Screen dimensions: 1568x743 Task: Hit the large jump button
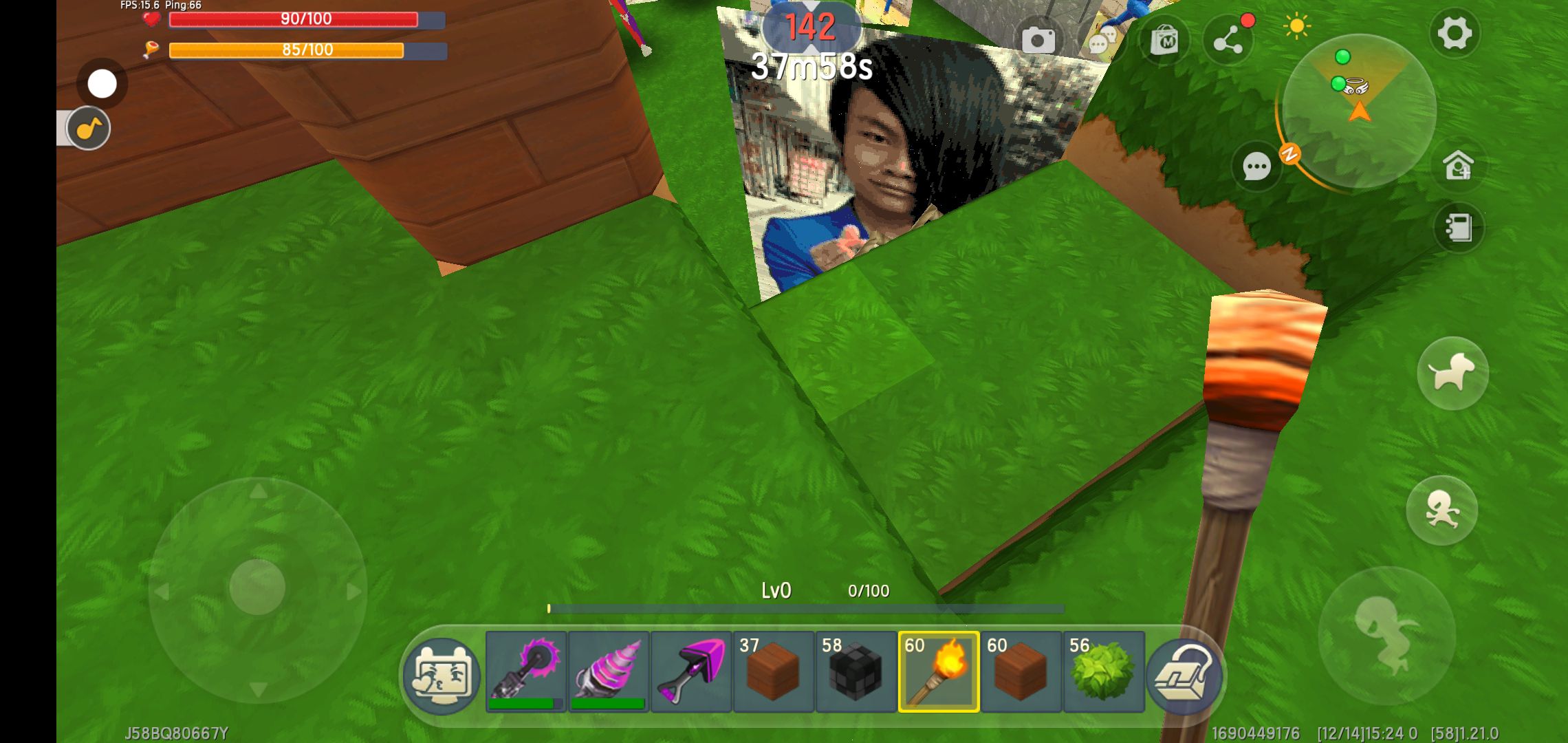(x=1386, y=634)
